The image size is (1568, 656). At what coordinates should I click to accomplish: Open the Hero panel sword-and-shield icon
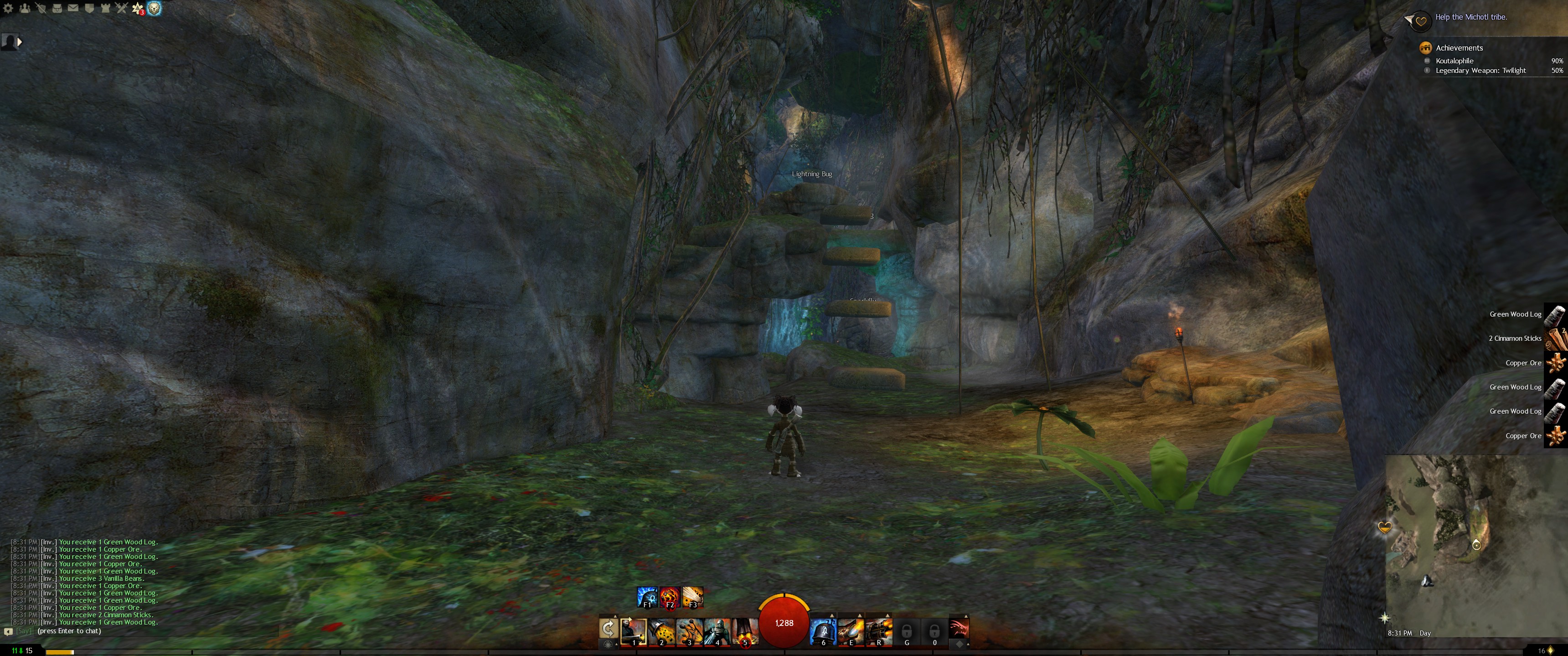(x=41, y=9)
